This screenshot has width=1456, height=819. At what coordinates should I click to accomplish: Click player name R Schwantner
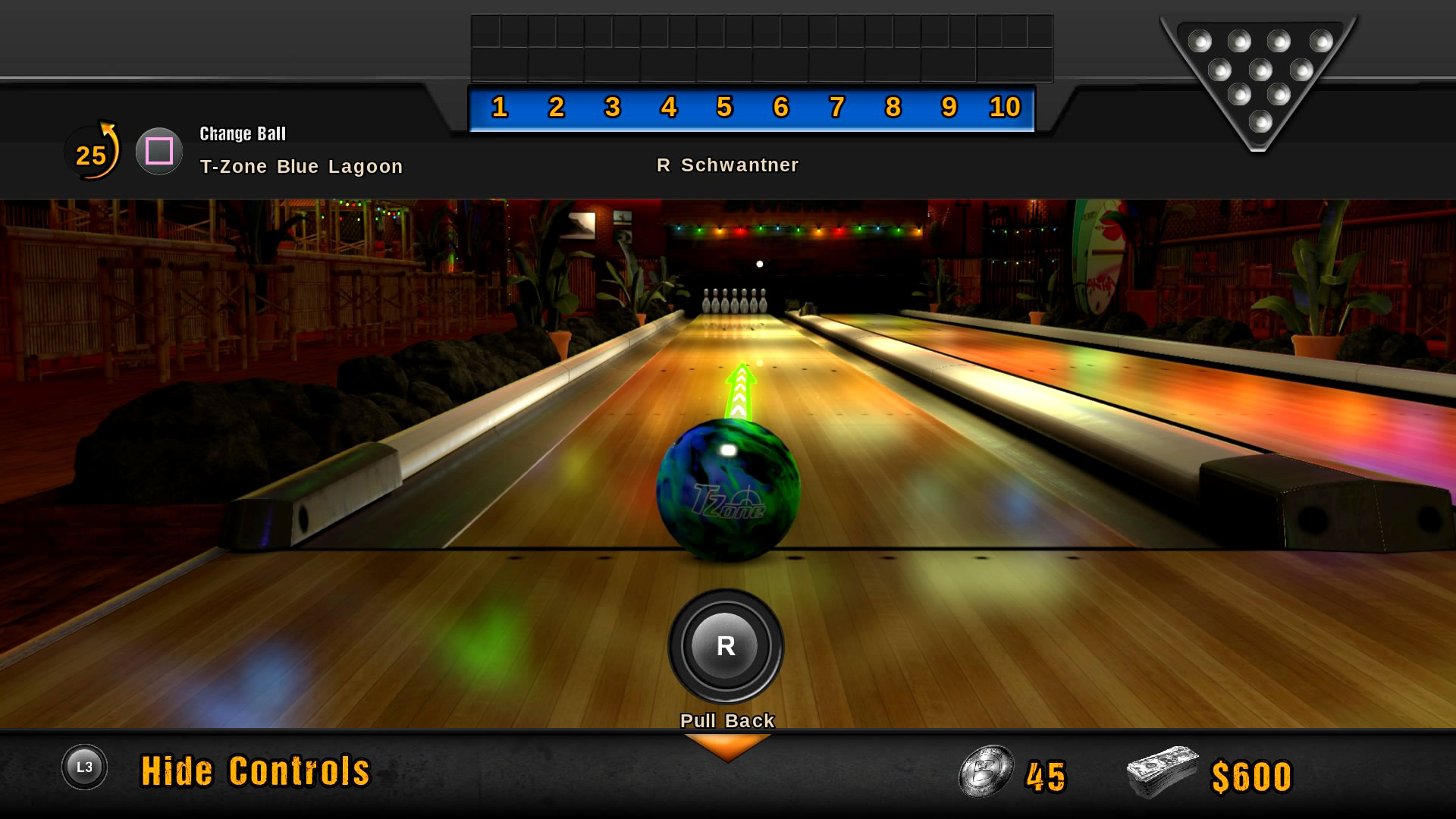coord(728,165)
